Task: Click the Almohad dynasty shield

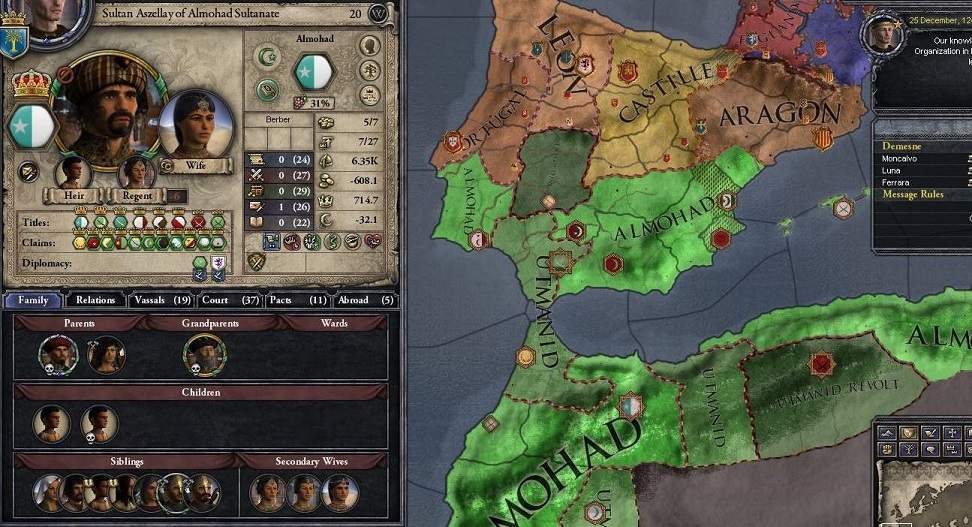Action: (x=315, y=71)
